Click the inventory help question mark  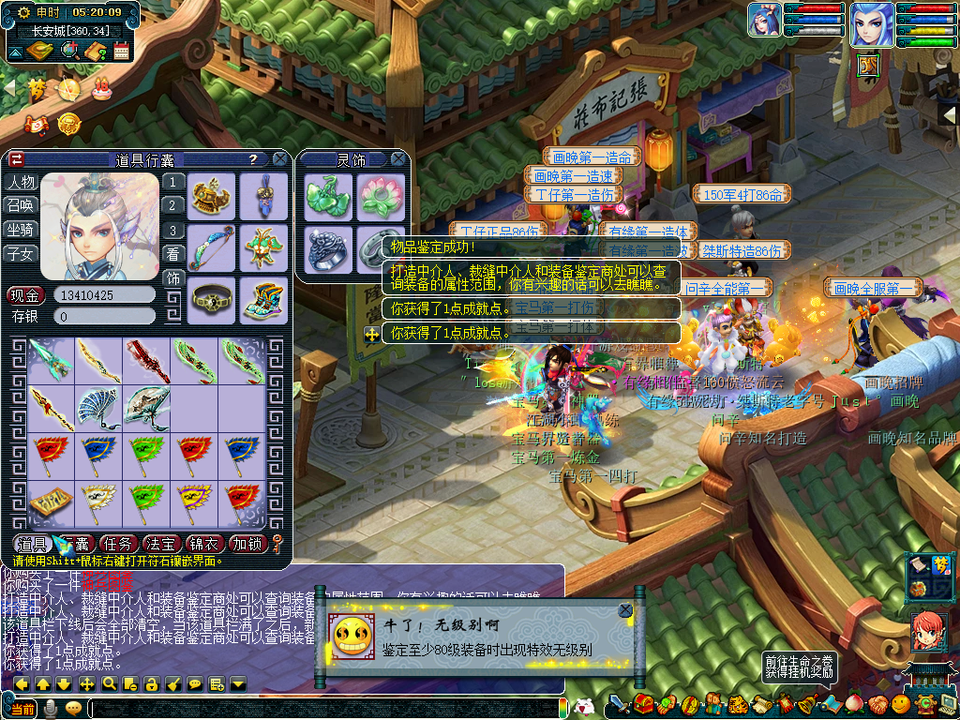click(253, 159)
